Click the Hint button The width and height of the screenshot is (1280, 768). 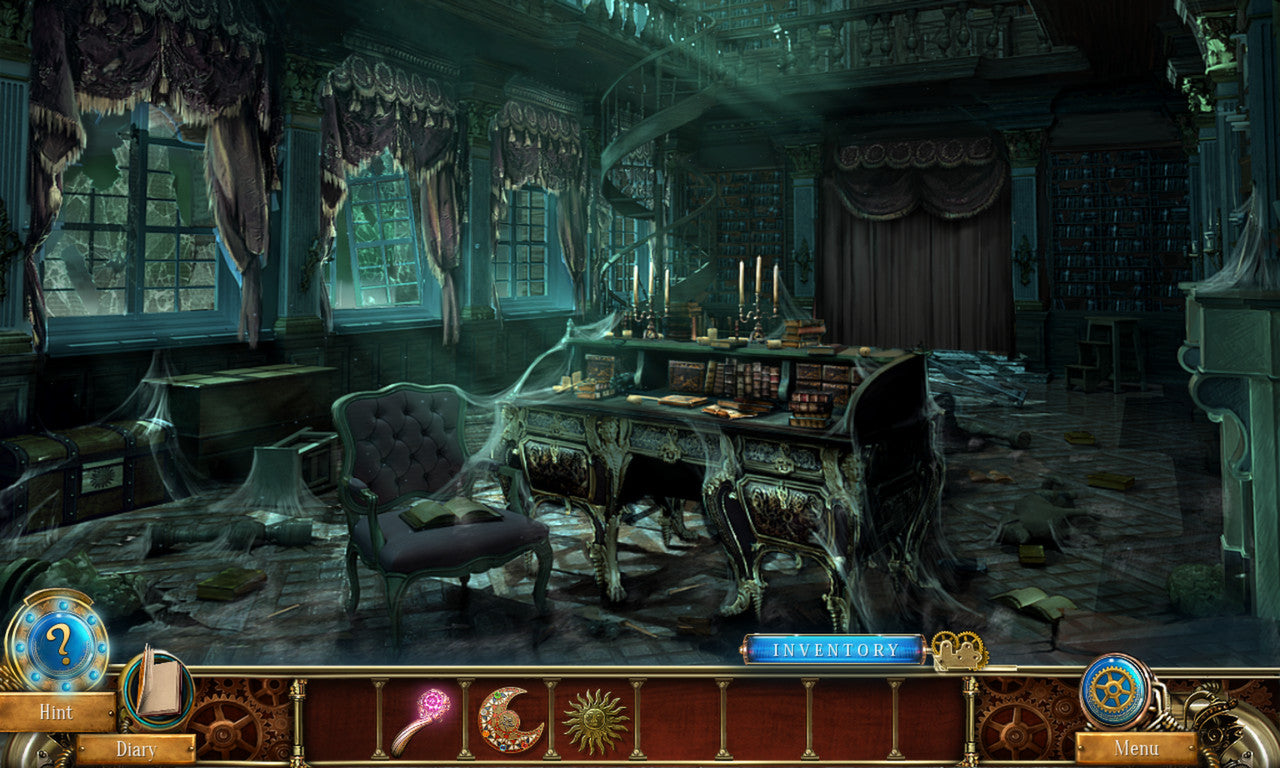[56, 713]
